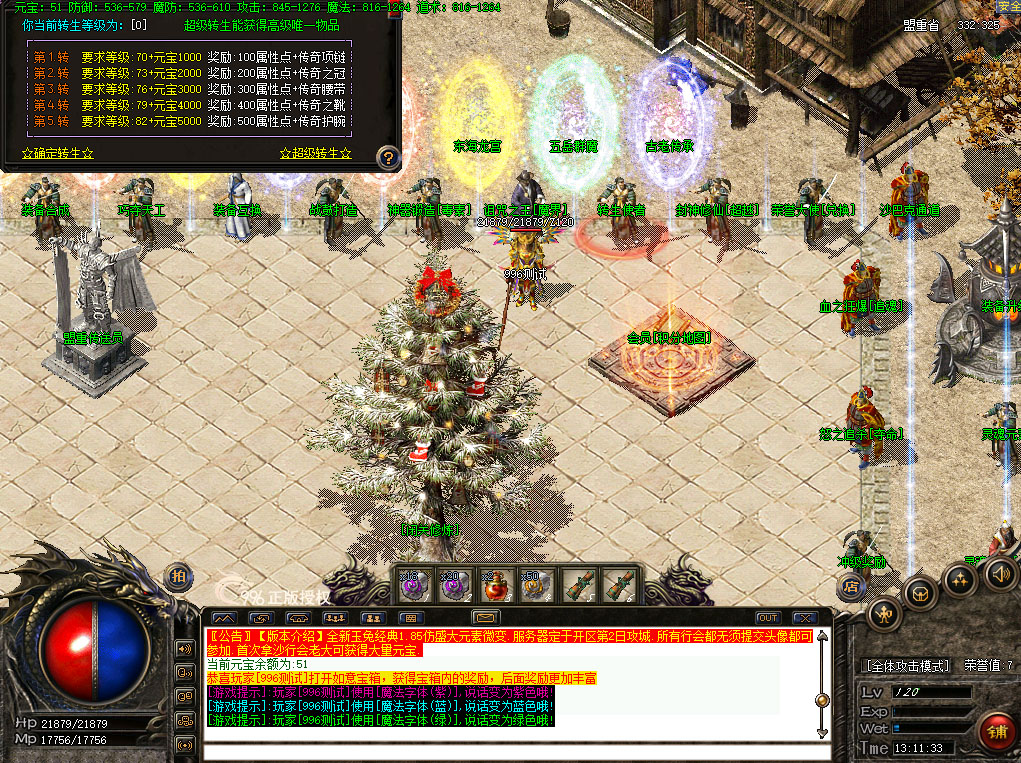This screenshot has height=763, width=1021.
Task: Toggle sound with the speaker icon
Action: coord(1000,574)
